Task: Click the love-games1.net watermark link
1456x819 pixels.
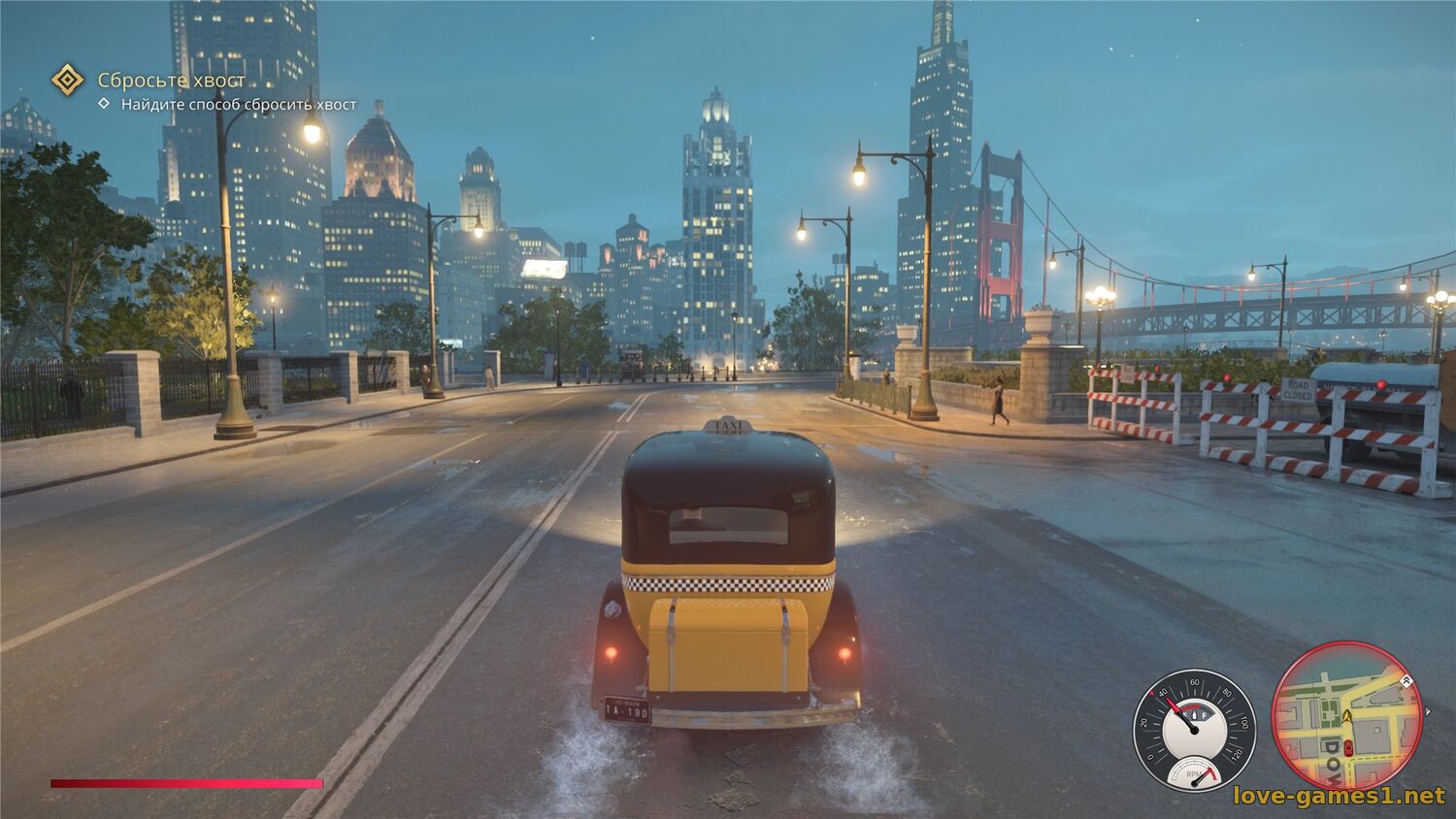Action: [1339, 796]
